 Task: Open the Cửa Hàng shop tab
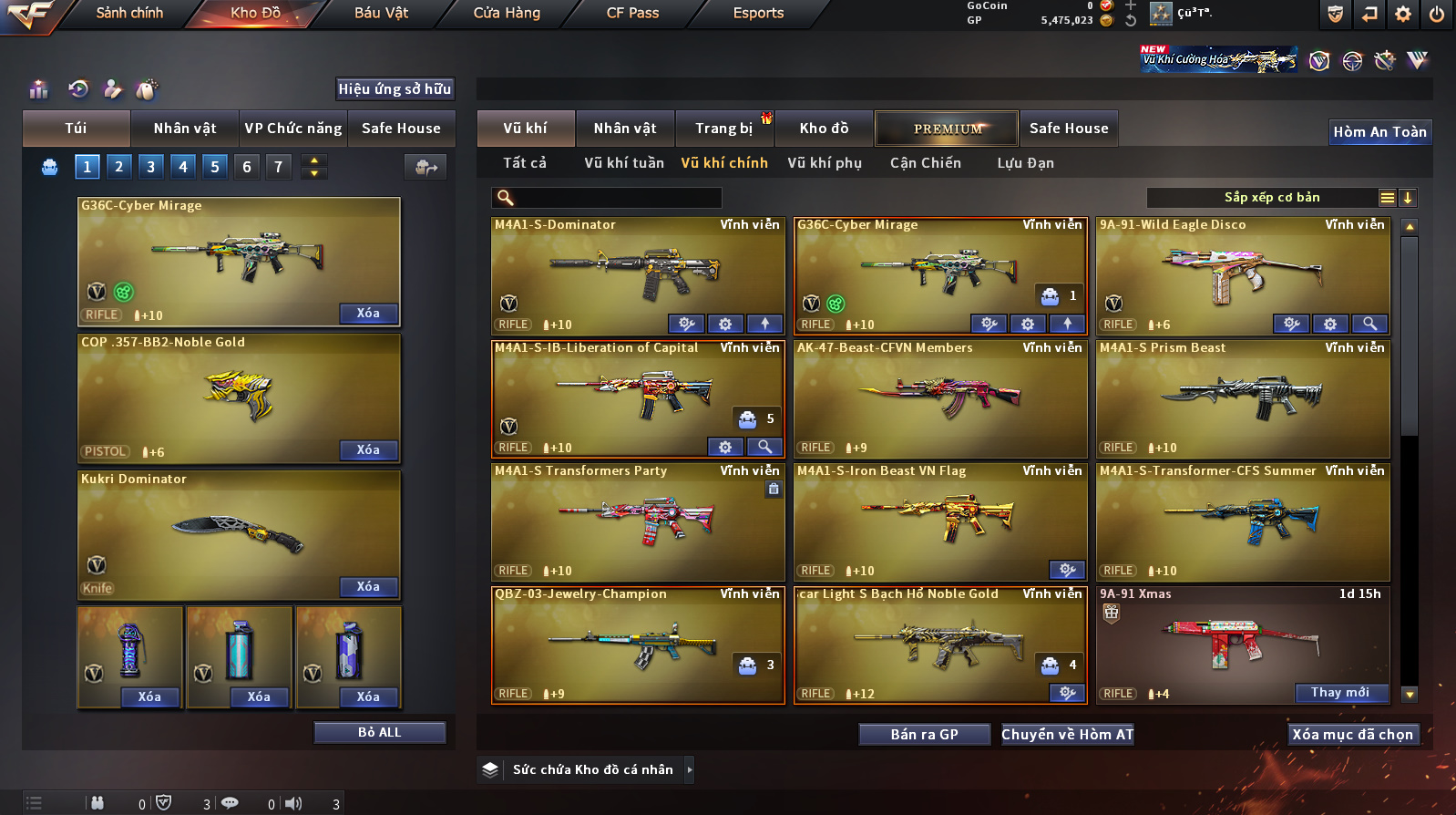point(507,13)
